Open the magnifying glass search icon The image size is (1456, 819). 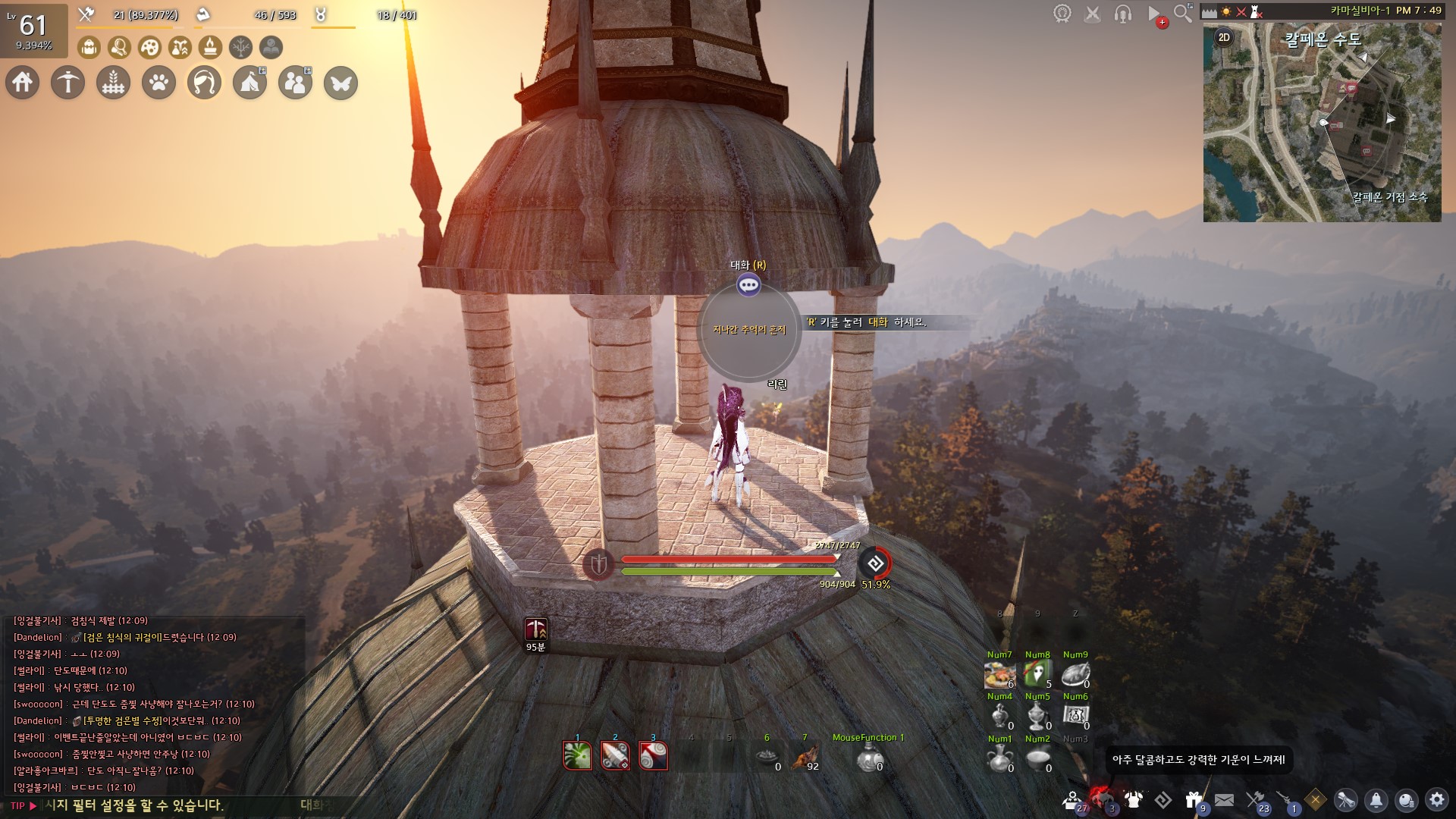click(1182, 13)
